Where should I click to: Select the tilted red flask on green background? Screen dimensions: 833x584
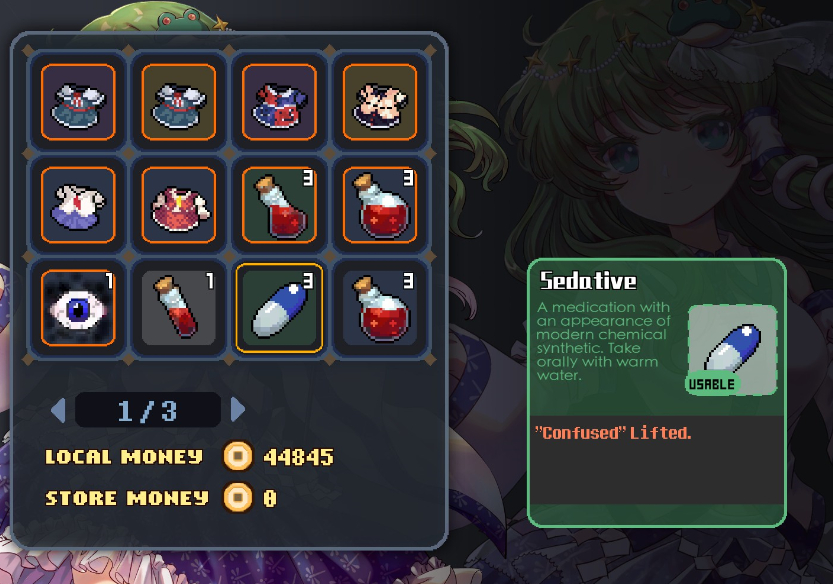pyautogui.click(x=279, y=204)
